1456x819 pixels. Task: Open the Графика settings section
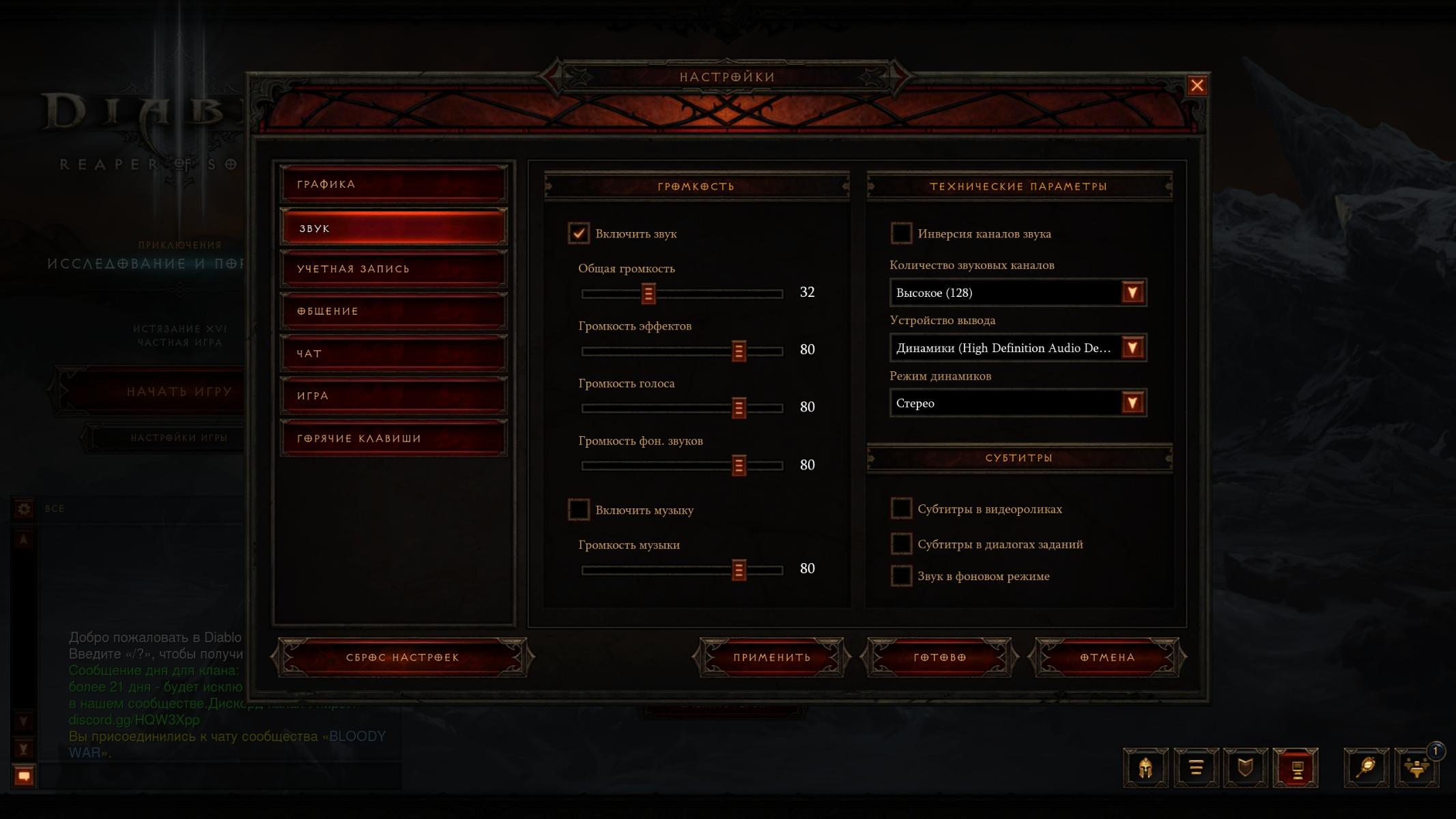(393, 184)
